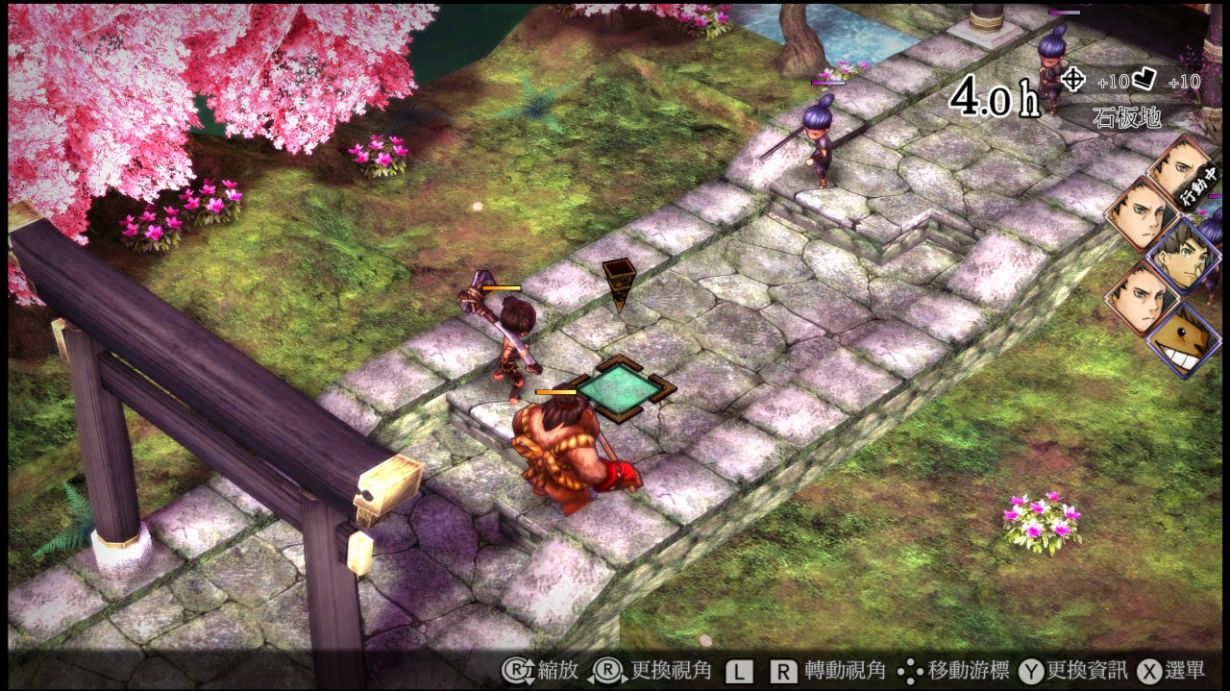Pick the grinning animal portrait in turn order
The image size is (1230, 691).
point(1183,339)
